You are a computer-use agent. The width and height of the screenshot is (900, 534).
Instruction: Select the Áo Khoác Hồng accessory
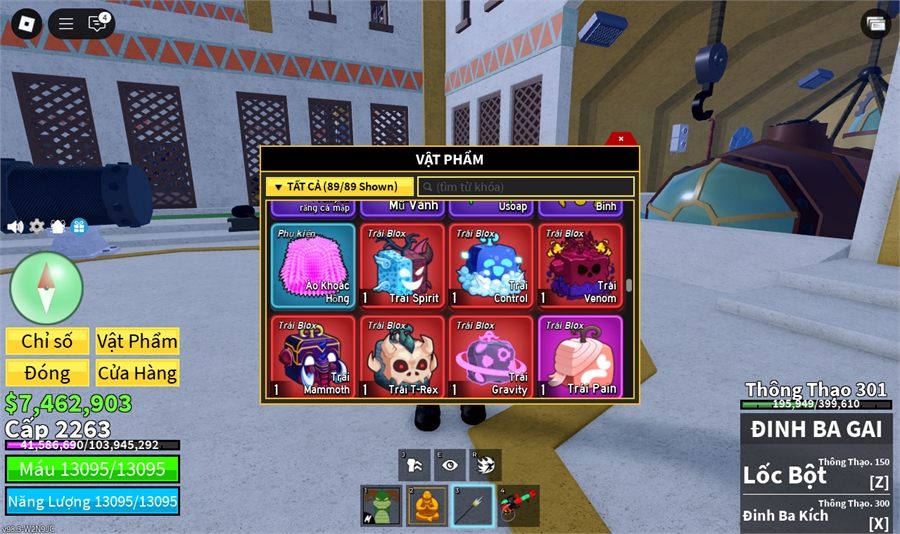[x=313, y=265]
